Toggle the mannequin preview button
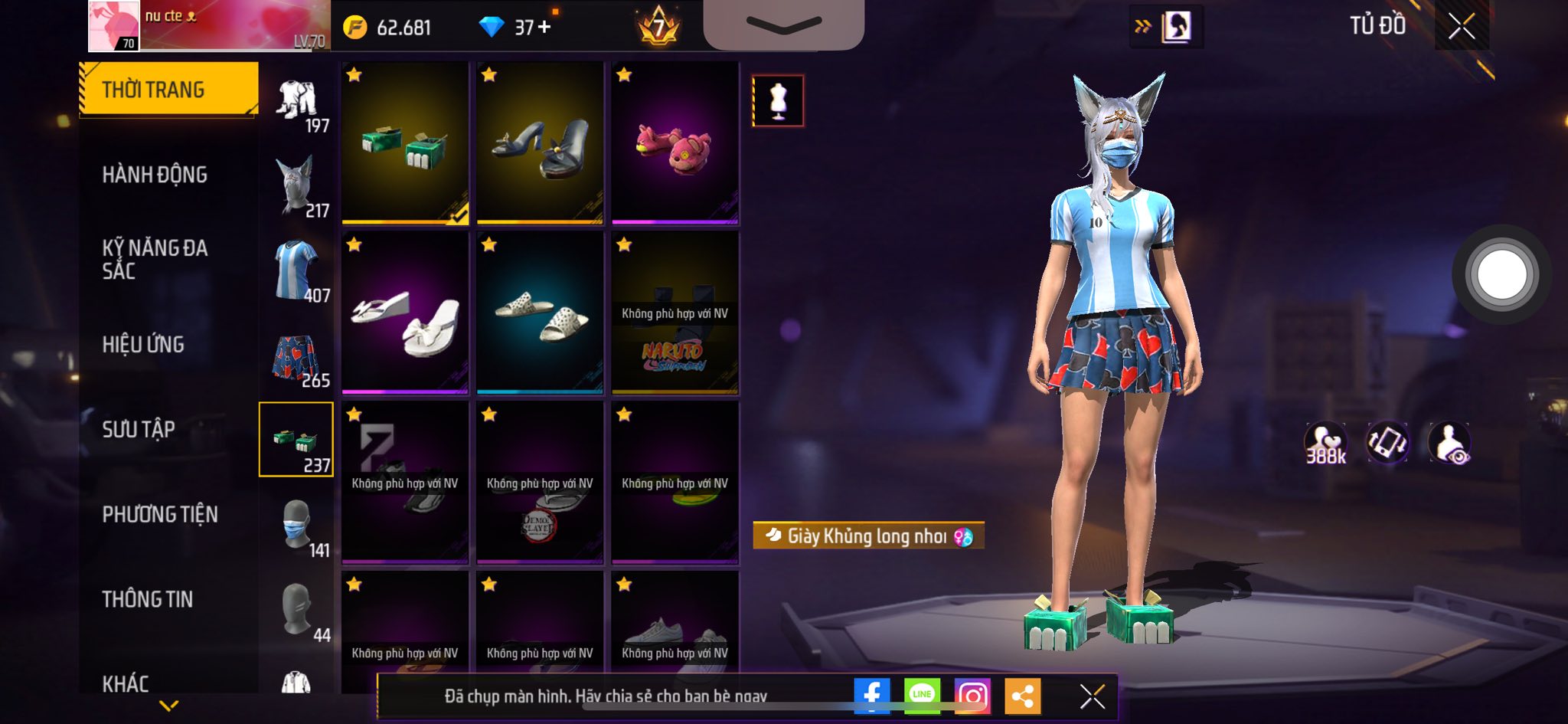Screen dimensions: 1568x724 tap(778, 100)
